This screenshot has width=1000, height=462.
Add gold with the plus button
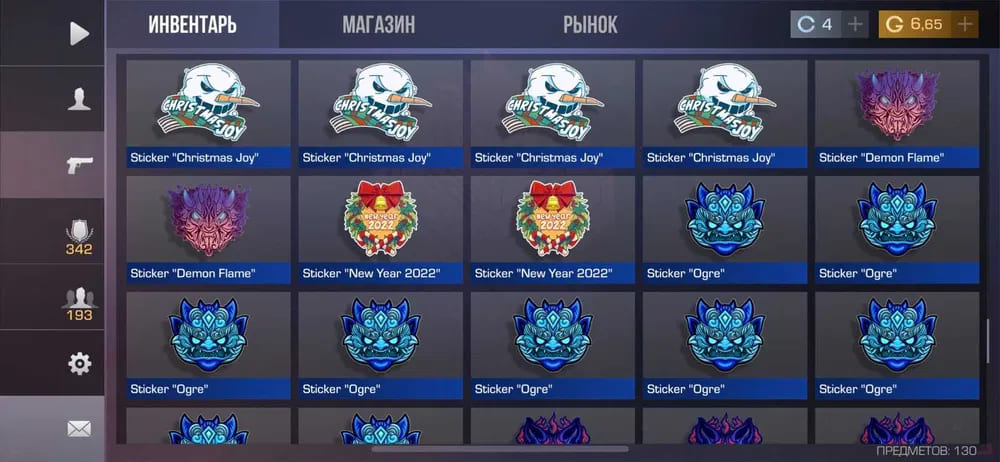pyautogui.click(x=964, y=25)
